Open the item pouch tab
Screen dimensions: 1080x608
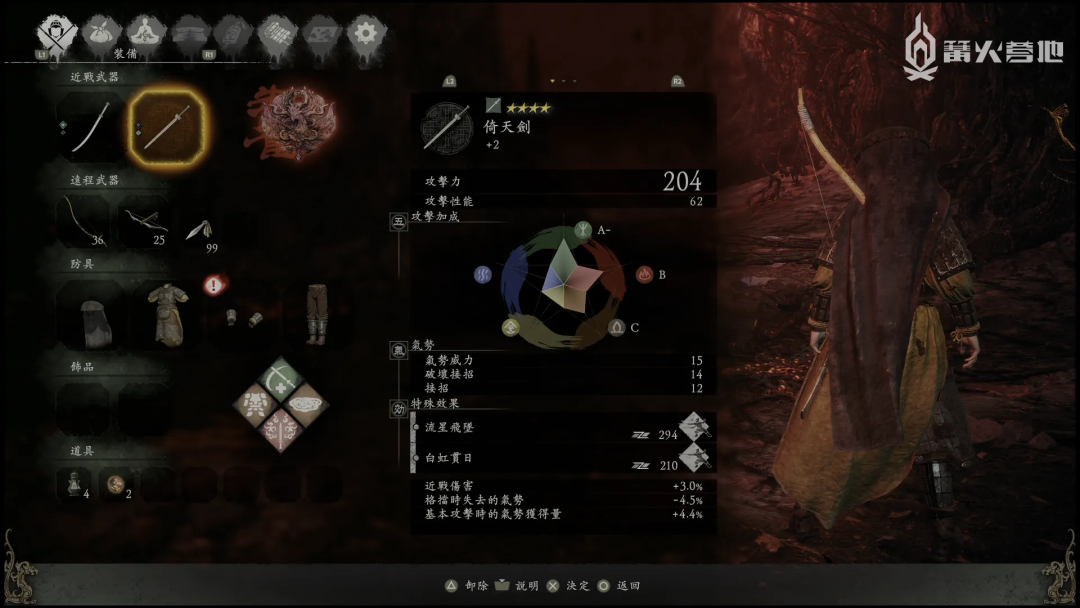coord(100,34)
